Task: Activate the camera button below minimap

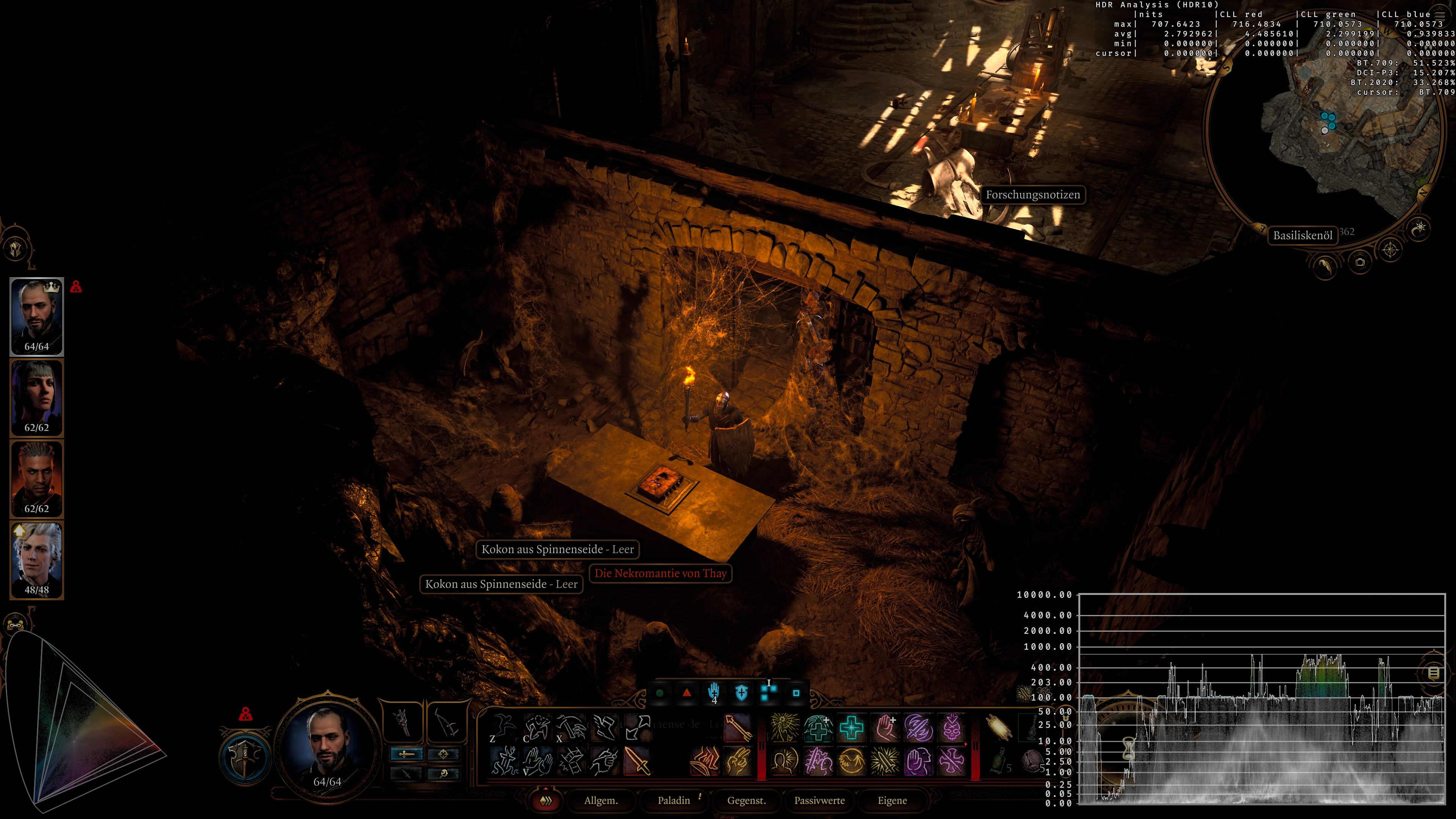Action: [1360, 262]
